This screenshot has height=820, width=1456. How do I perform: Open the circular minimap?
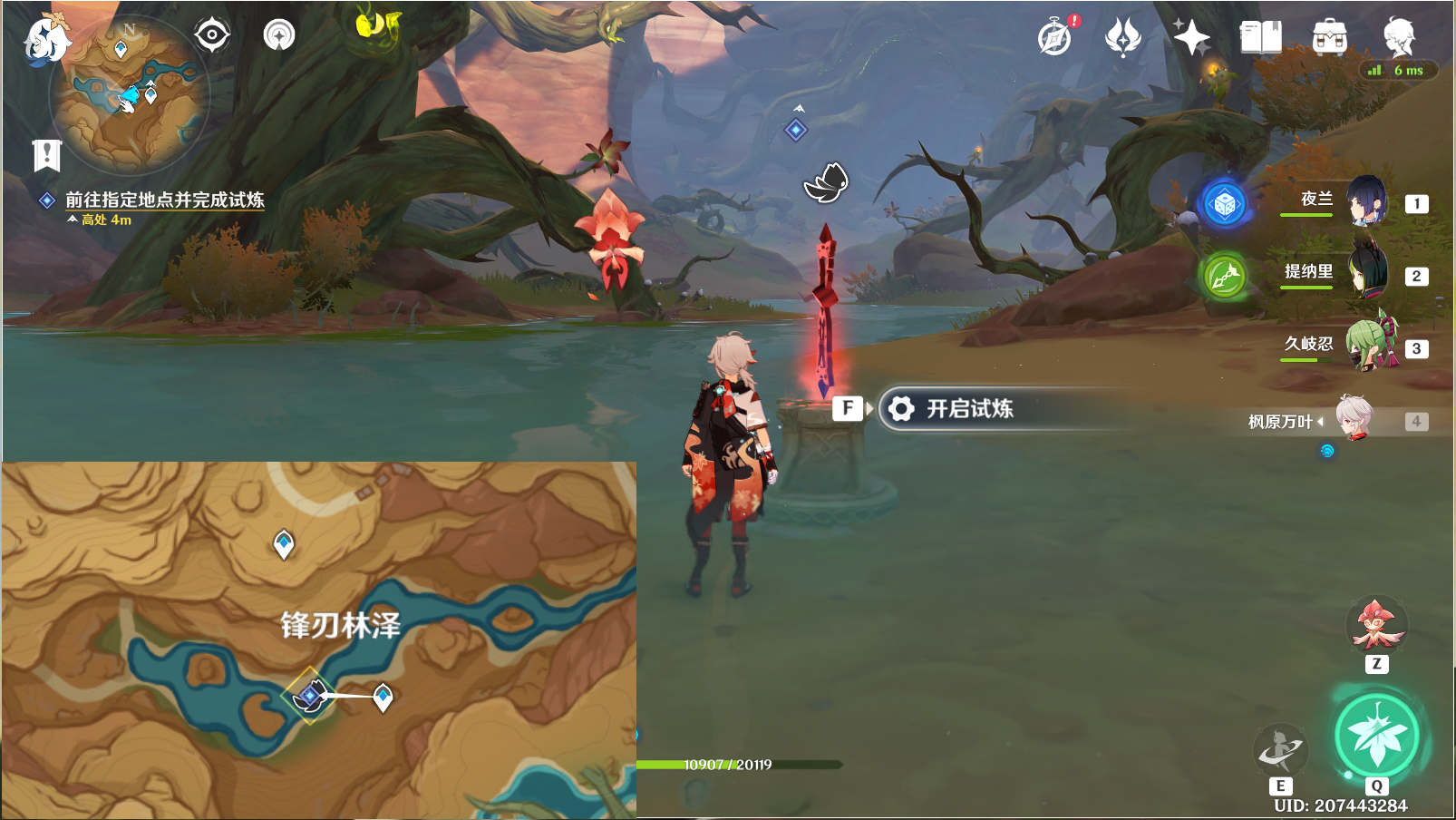[129, 93]
